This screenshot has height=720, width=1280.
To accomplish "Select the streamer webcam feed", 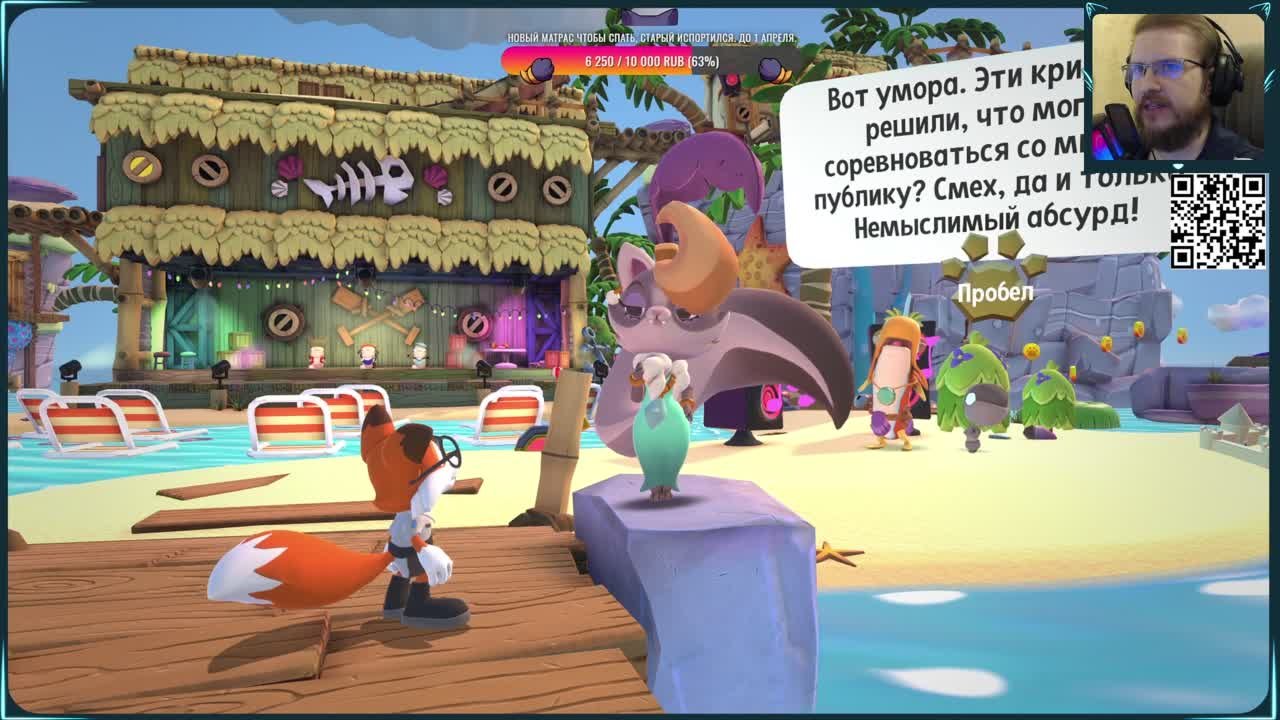I will 1177,86.
